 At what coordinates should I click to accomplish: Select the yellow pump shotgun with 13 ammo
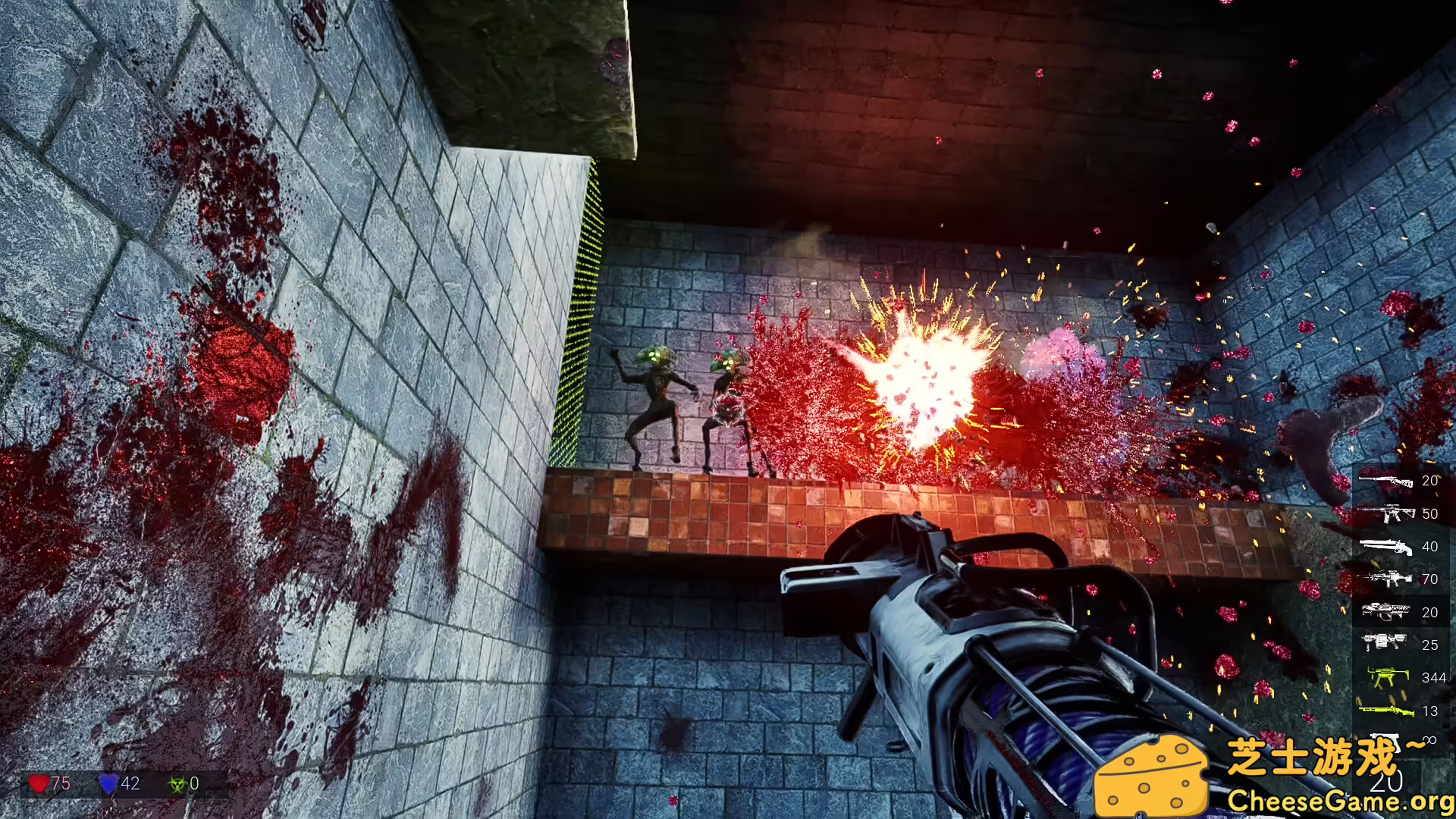click(x=1385, y=711)
